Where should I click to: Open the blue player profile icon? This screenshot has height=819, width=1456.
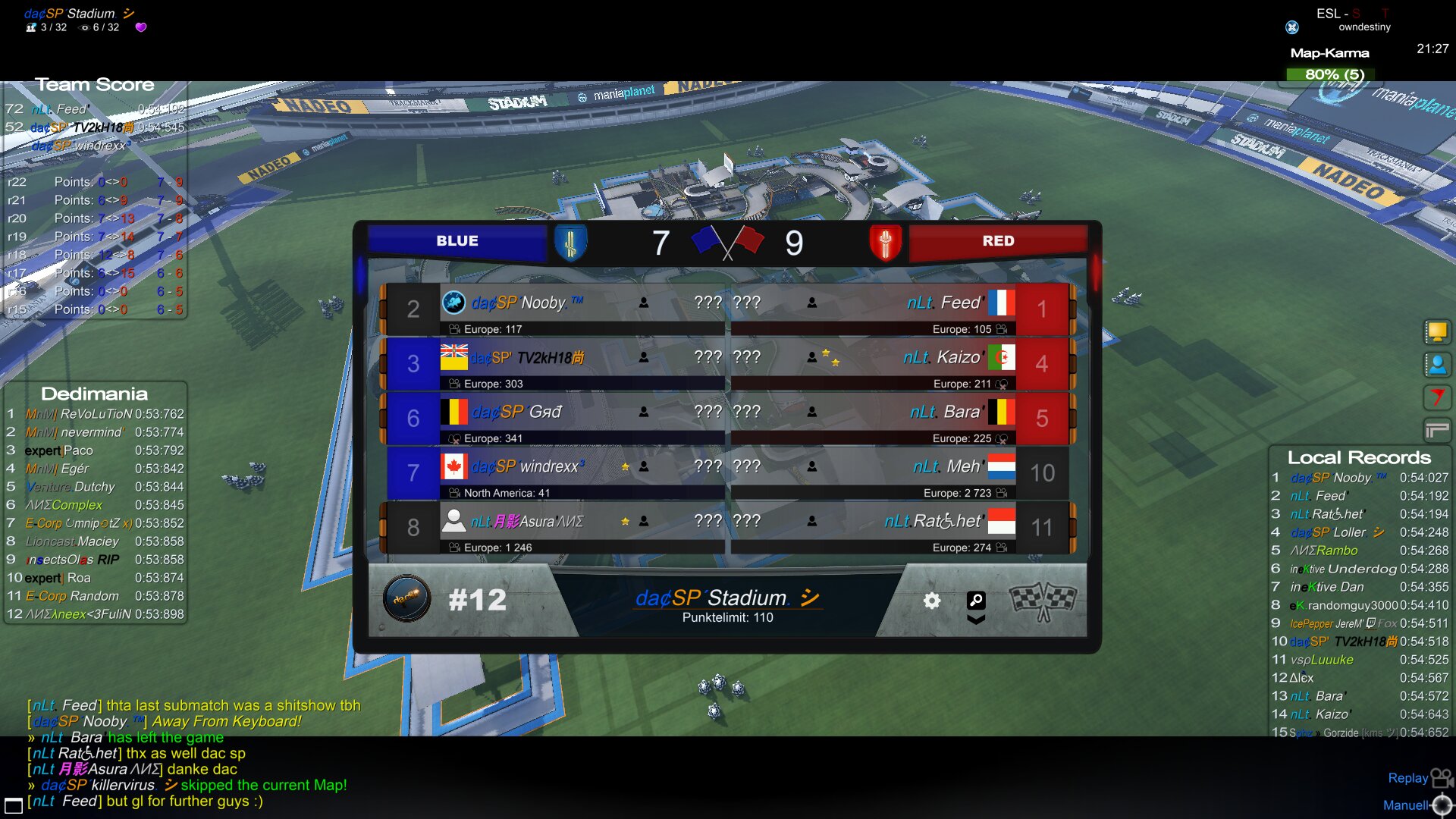click(x=1436, y=365)
